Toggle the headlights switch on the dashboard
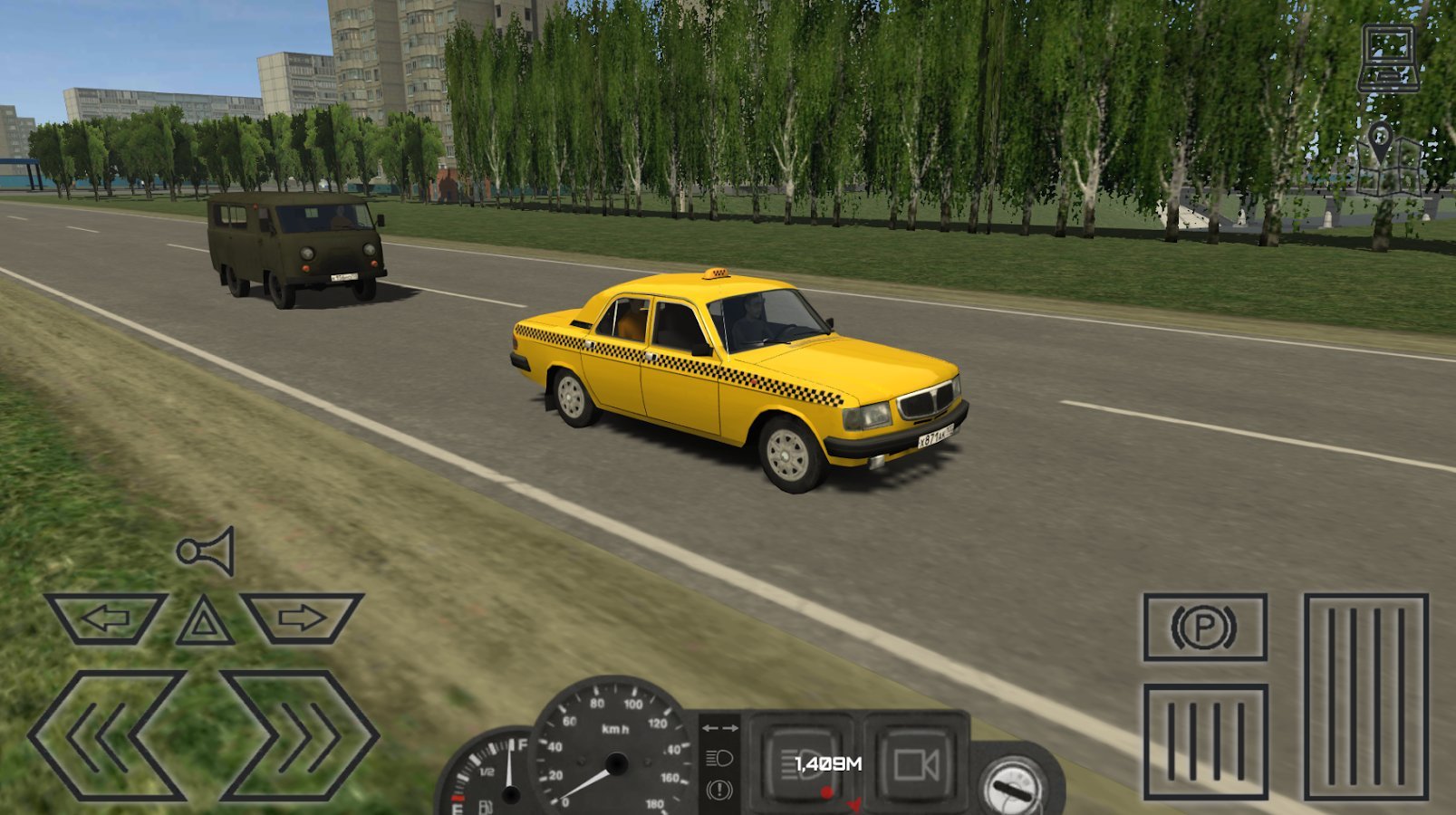The height and width of the screenshot is (815, 1456). pos(801,761)
